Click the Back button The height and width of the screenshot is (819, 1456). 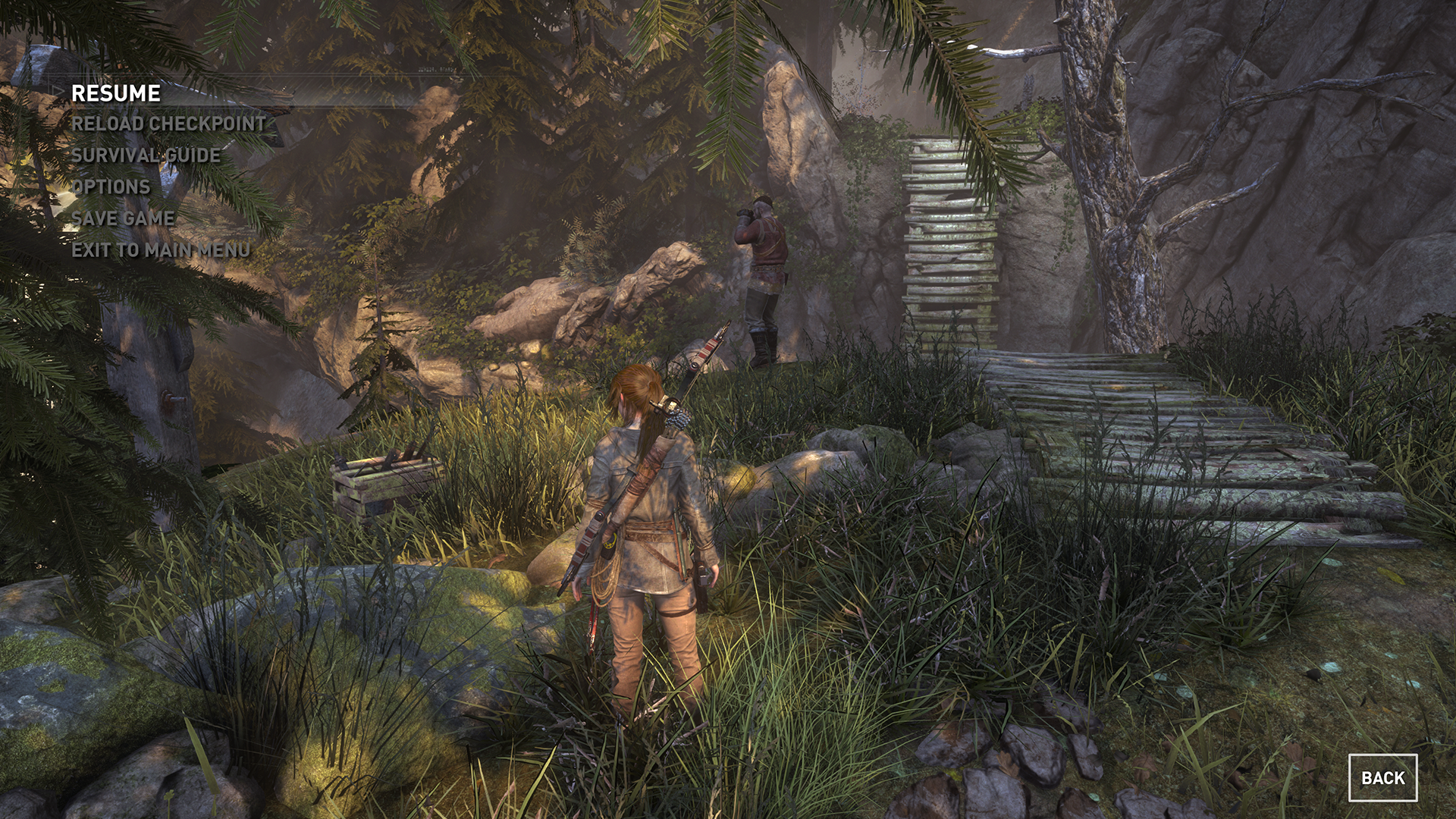pyautogui.click(x=1382, y=777)
